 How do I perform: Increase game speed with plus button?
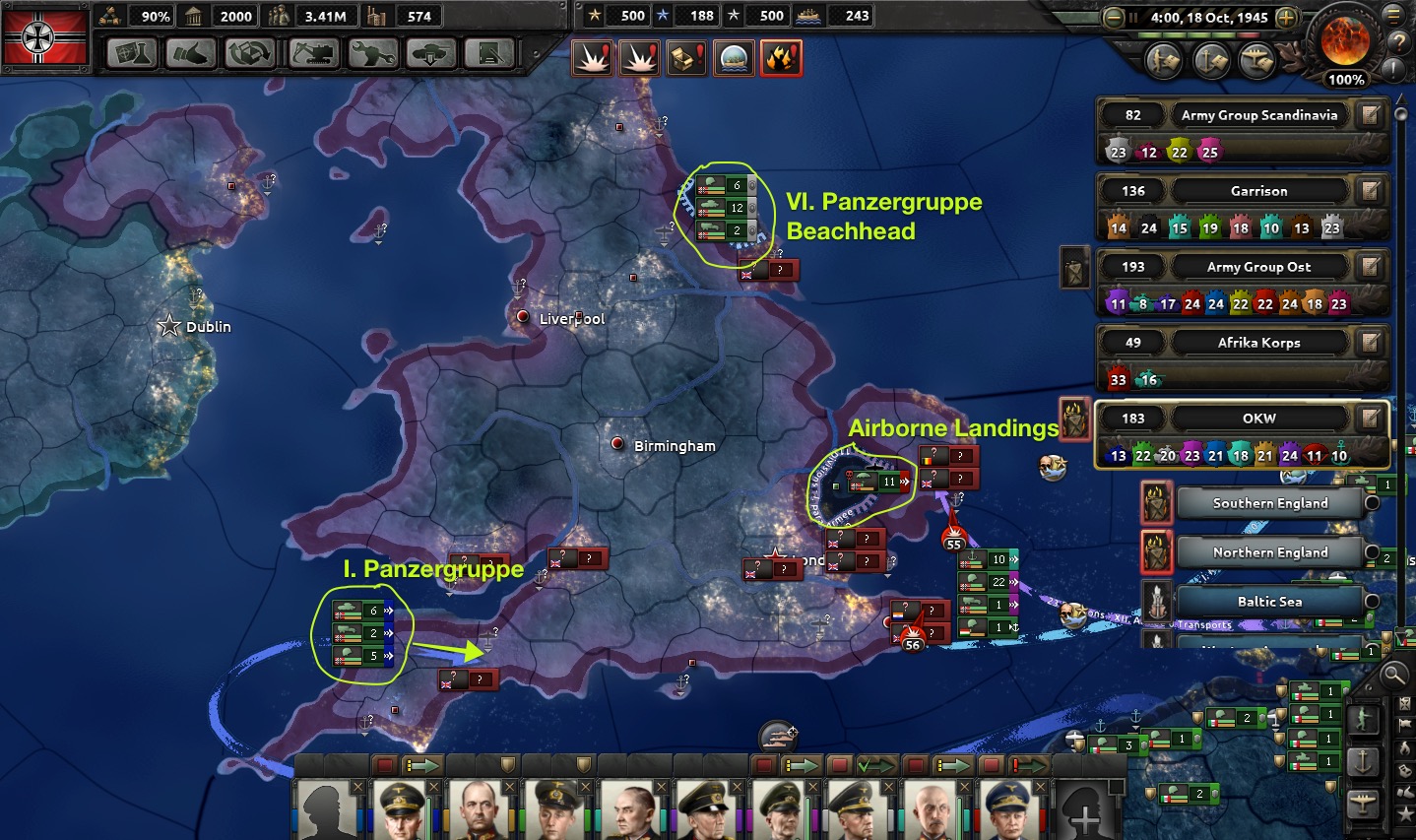[x=1286, y=18]
